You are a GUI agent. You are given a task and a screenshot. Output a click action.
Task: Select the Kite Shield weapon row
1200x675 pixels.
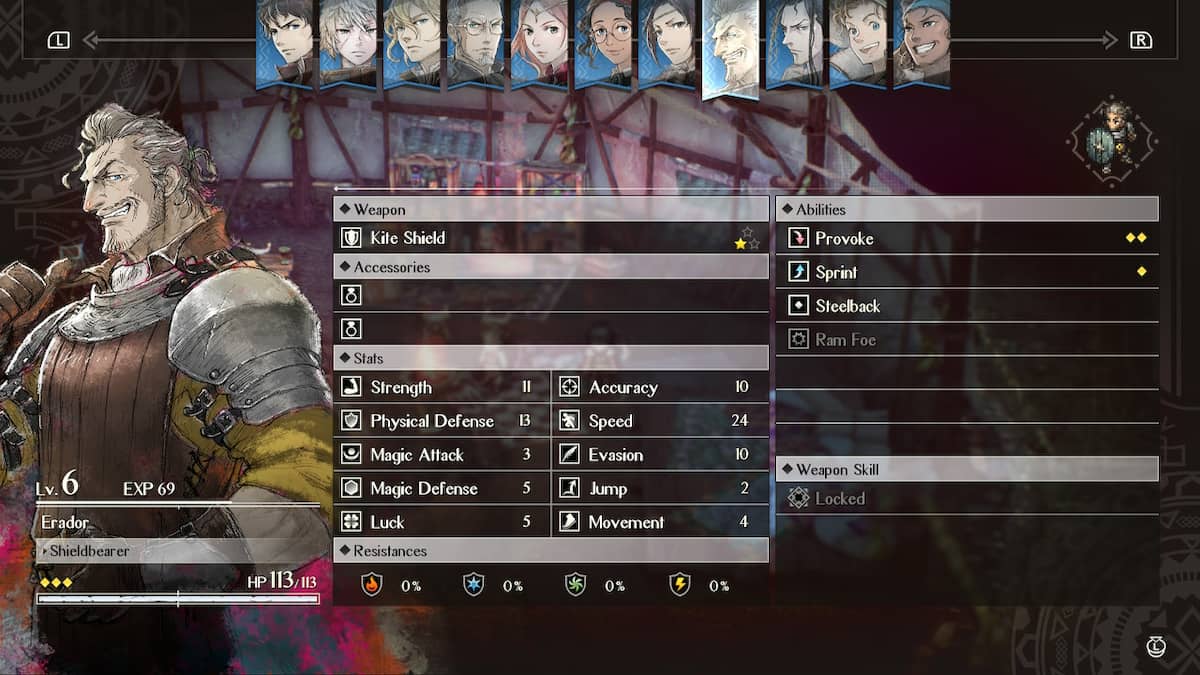click(550, 238)
